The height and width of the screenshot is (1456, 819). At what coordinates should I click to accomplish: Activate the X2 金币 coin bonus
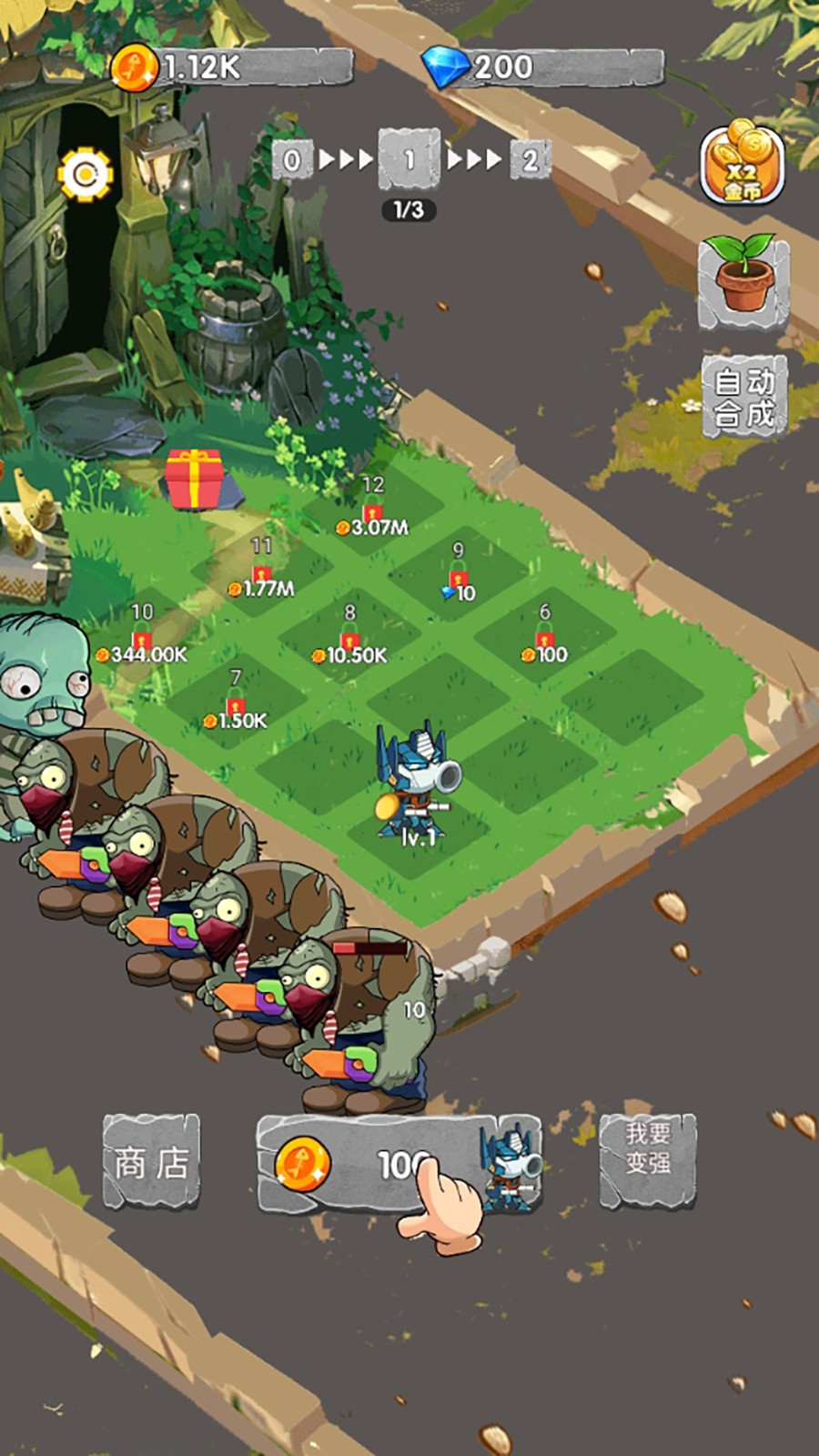(x=742, y=166)
